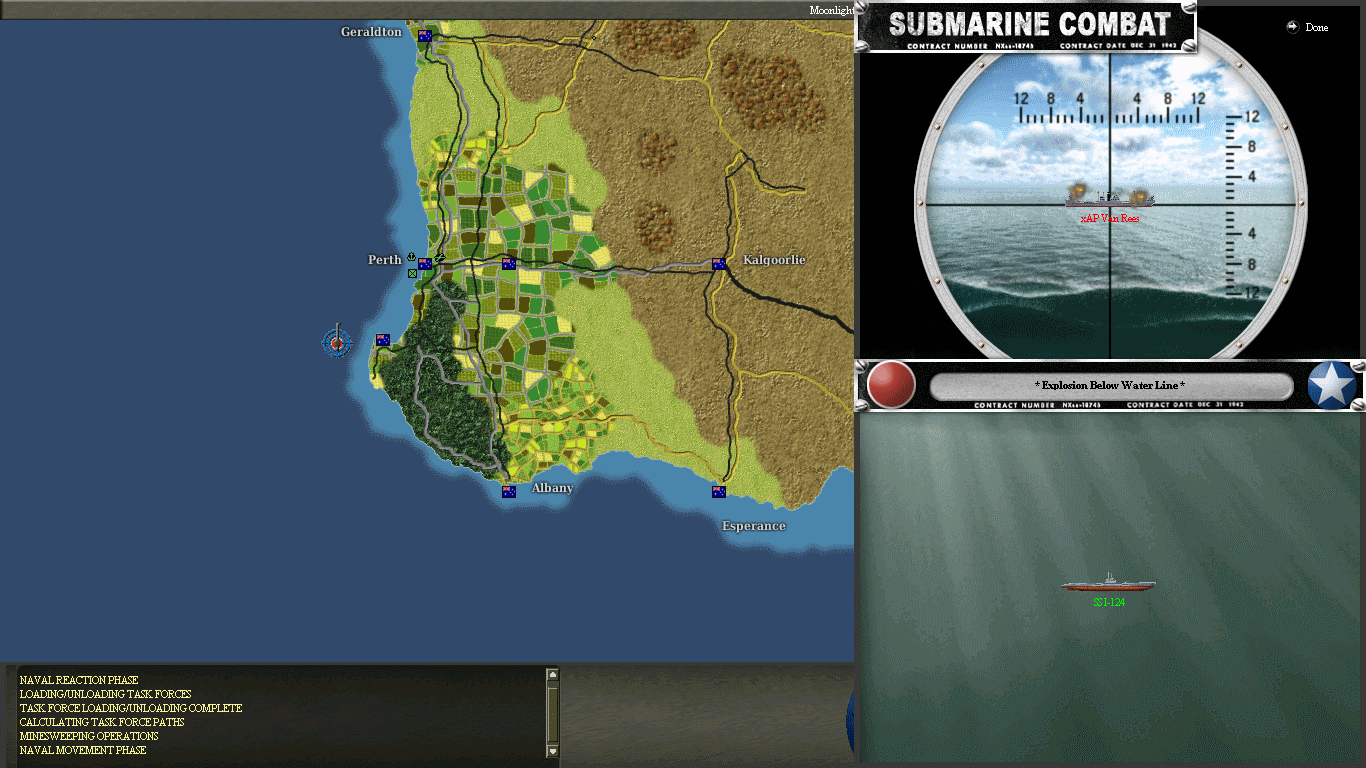Select the Perth Australian flag base

(x=425, y=264)
